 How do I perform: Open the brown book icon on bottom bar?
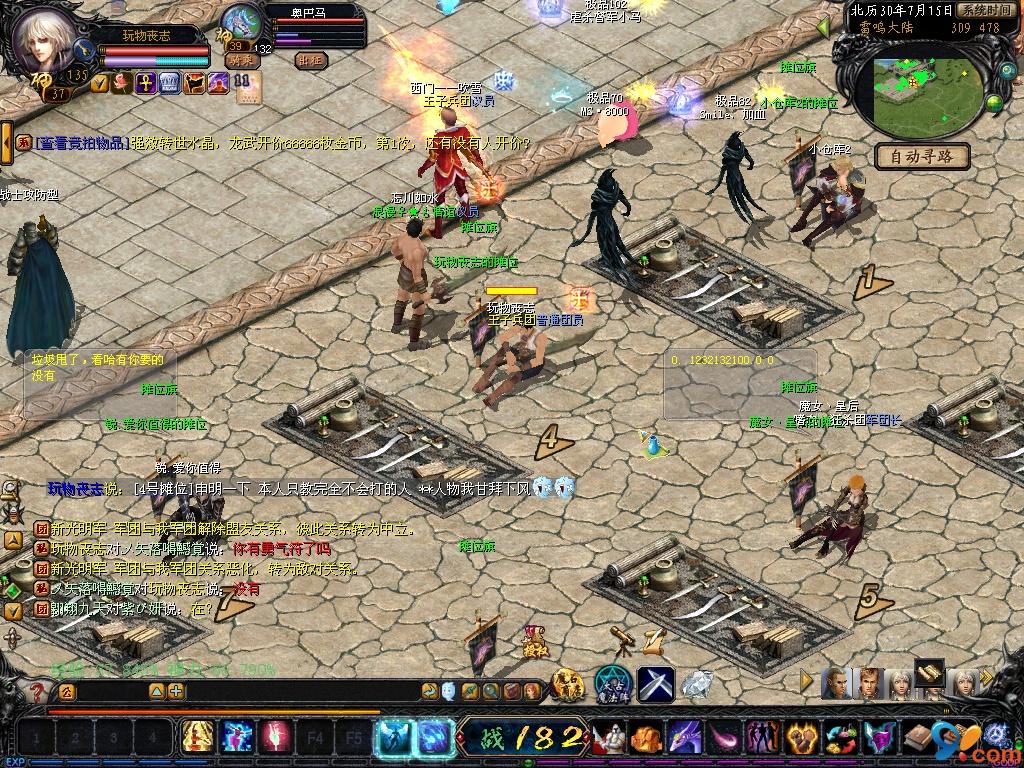tap(919, 739)
